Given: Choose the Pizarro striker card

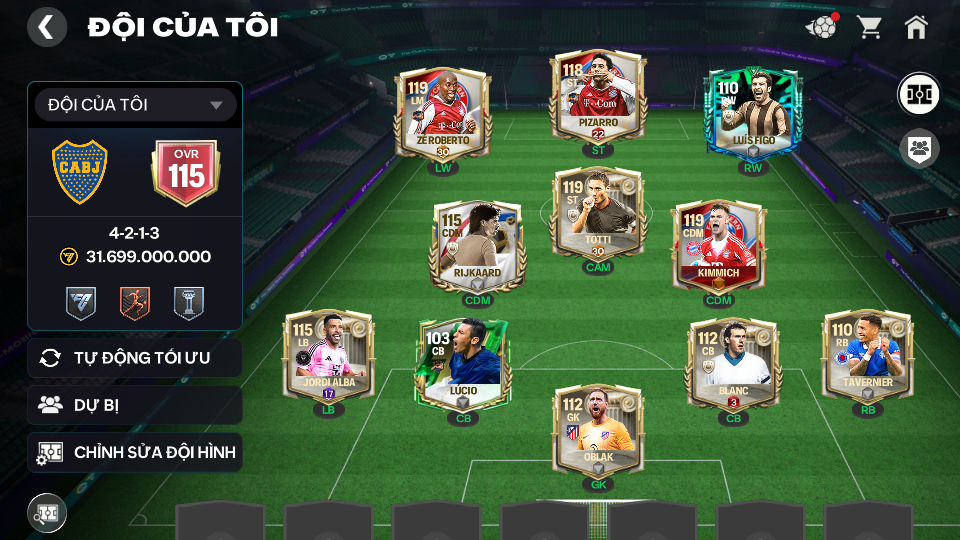Looking at the screenshot, I should 598,97.
